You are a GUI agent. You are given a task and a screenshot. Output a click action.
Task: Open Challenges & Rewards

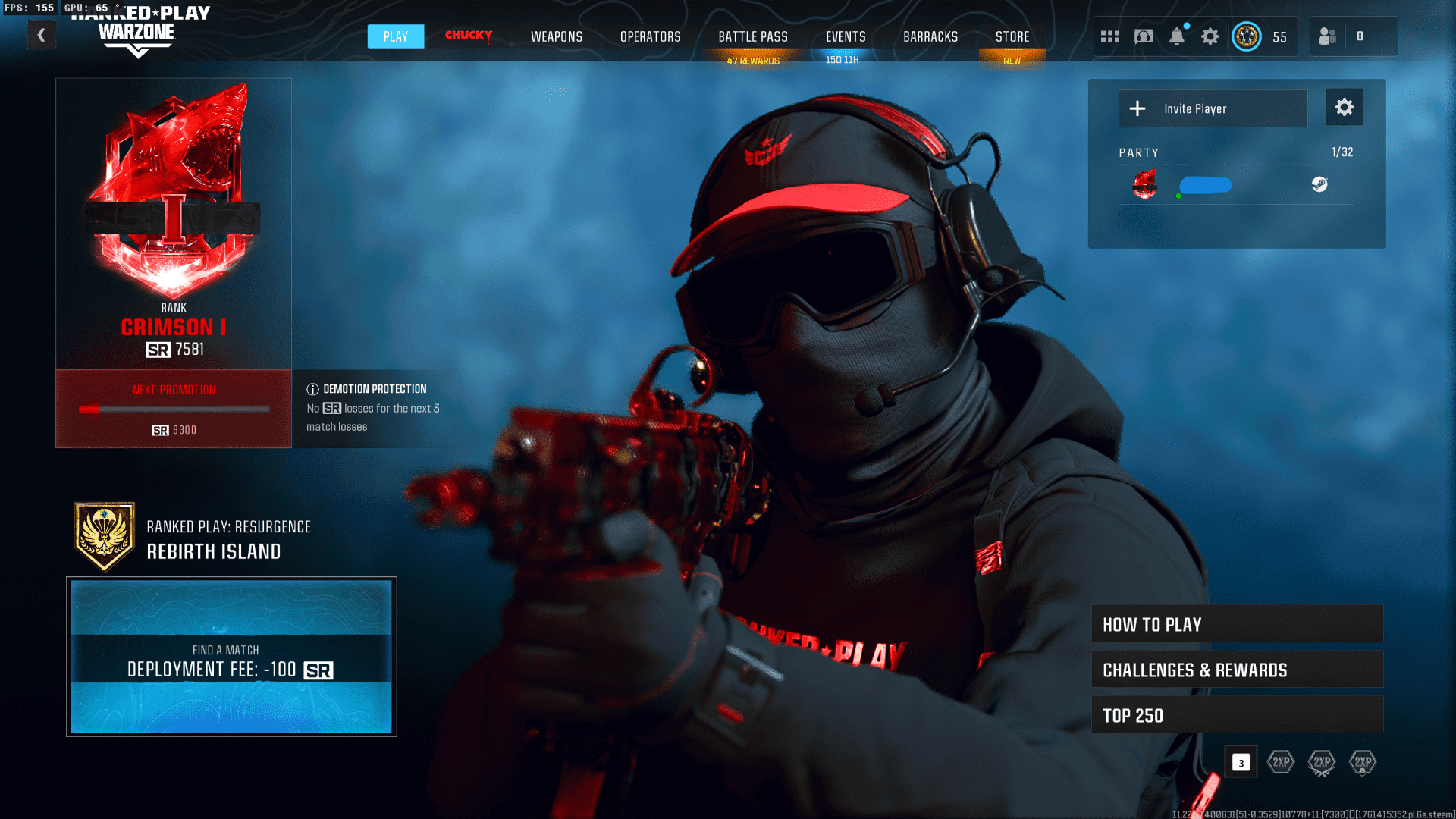1237,669
